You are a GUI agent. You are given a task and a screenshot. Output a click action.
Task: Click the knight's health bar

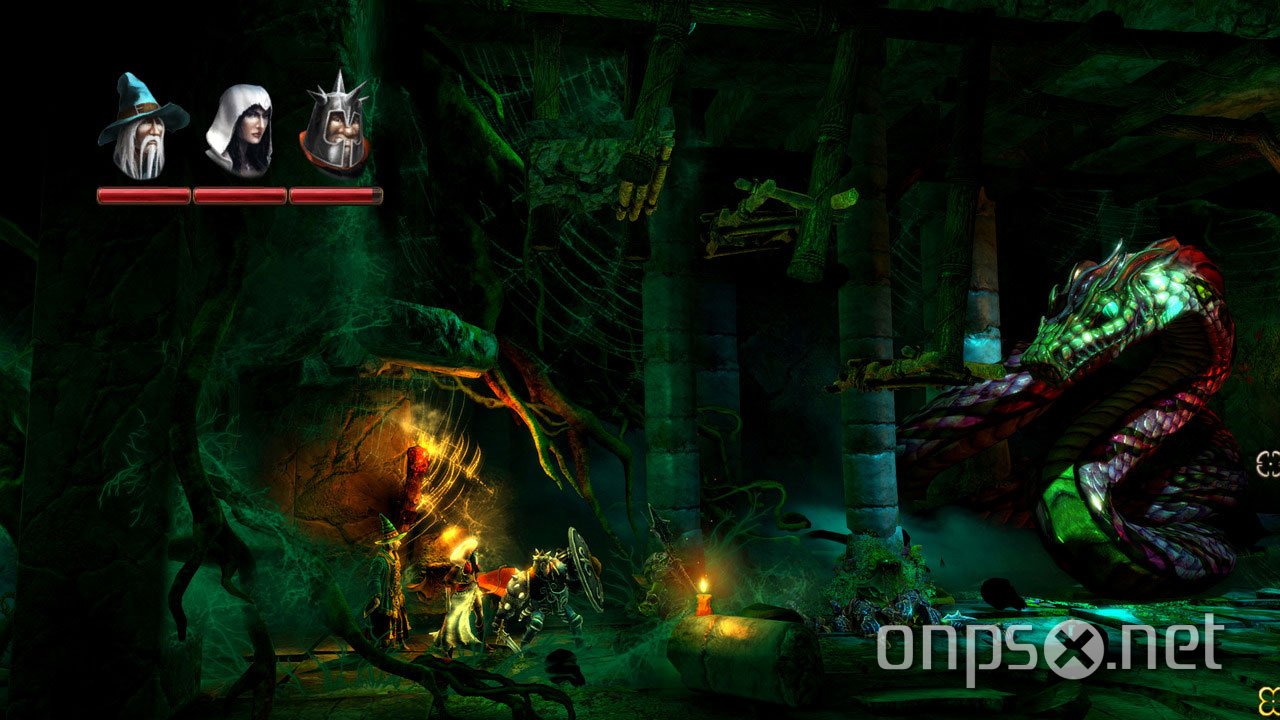[337, 194]
